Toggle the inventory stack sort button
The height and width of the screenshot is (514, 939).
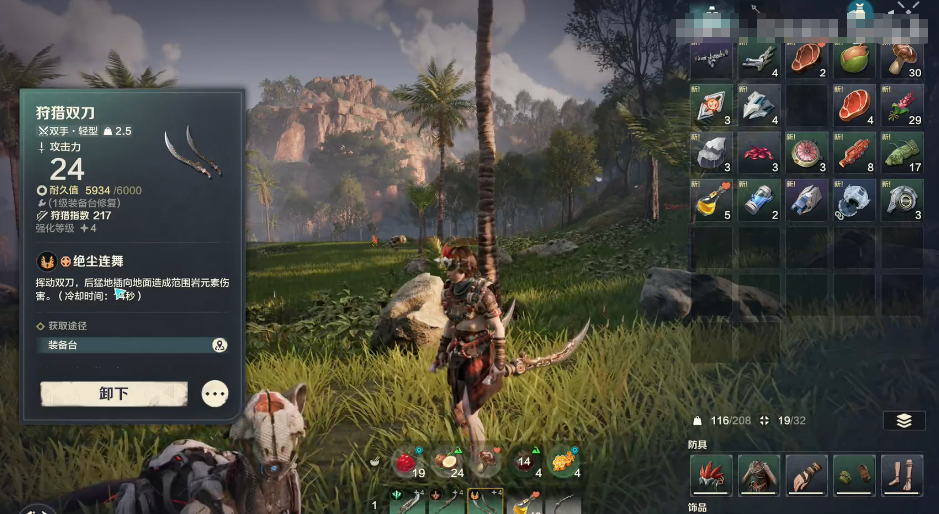point(903,421)
